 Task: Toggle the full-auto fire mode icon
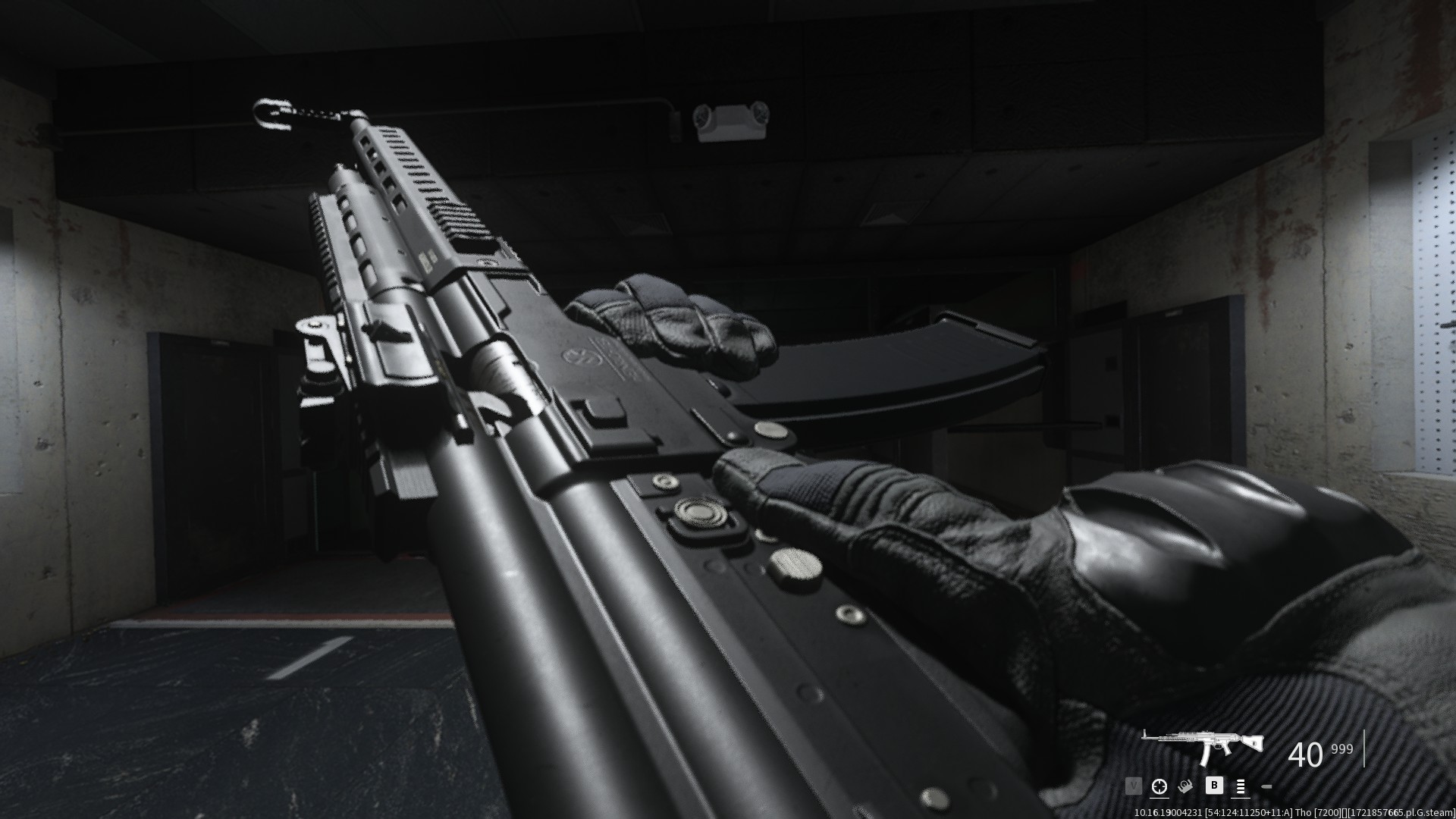1241,787
